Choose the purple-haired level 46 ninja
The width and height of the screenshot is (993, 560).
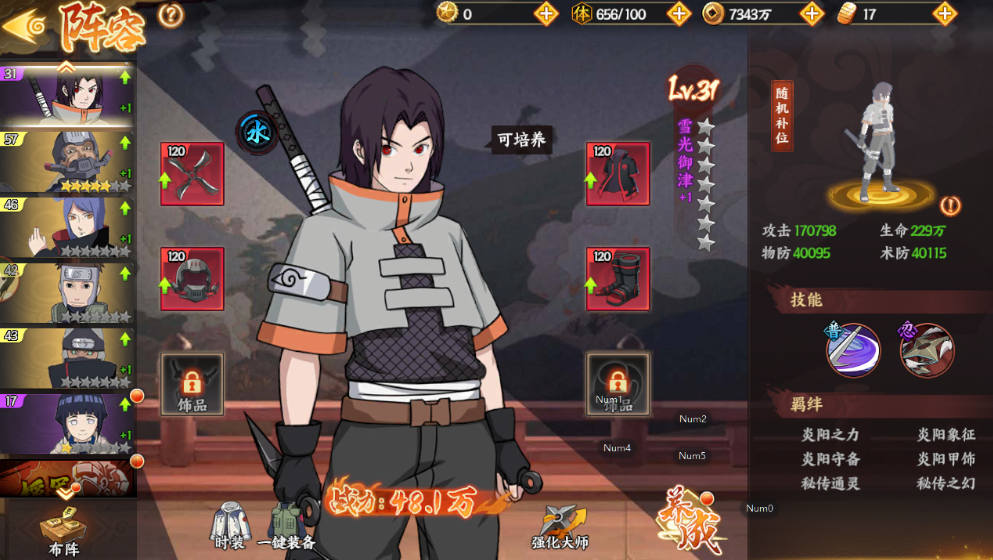coord(68,226)
